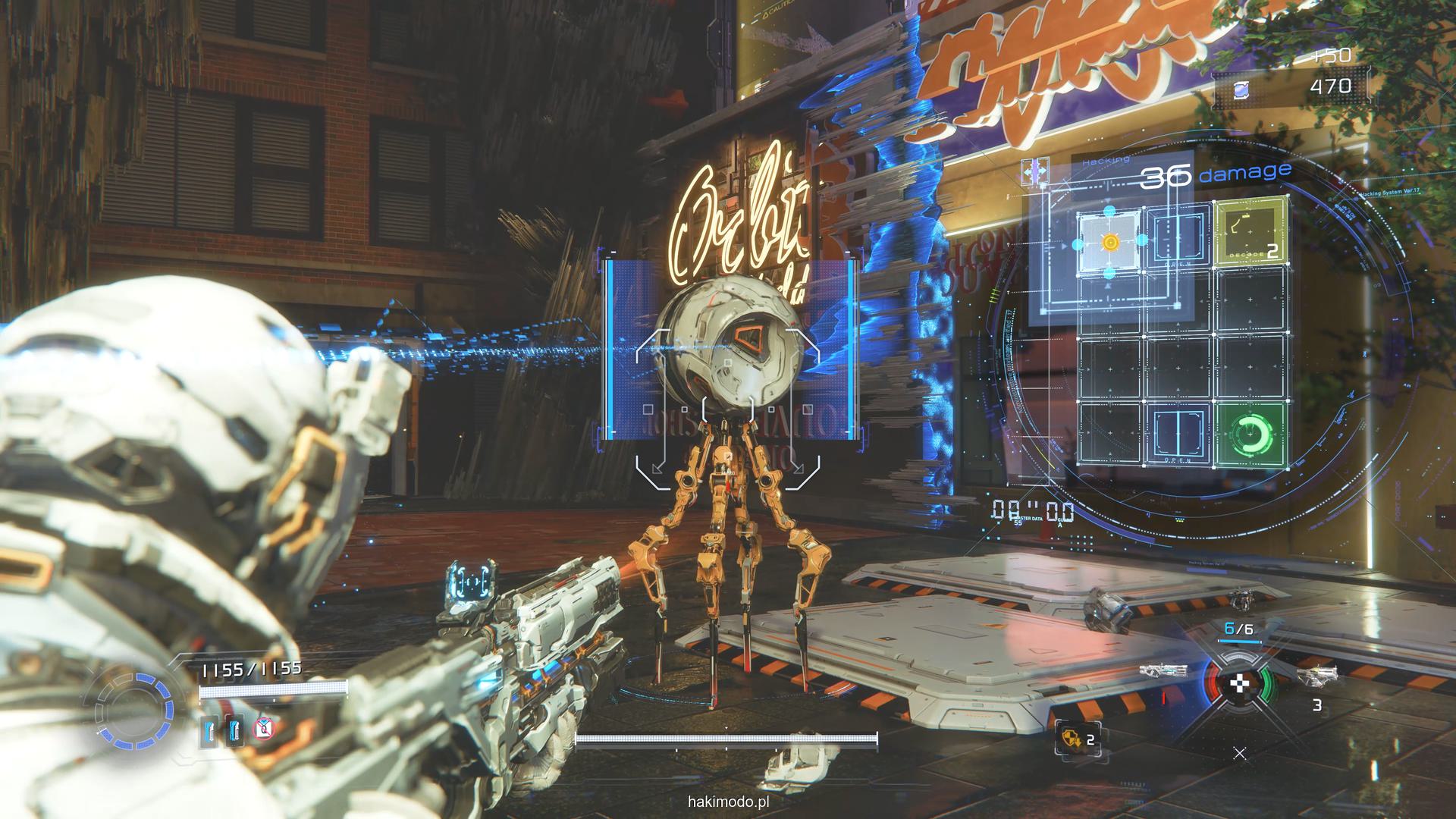Select the green goal tile in hacking grid

point(1250,433)
